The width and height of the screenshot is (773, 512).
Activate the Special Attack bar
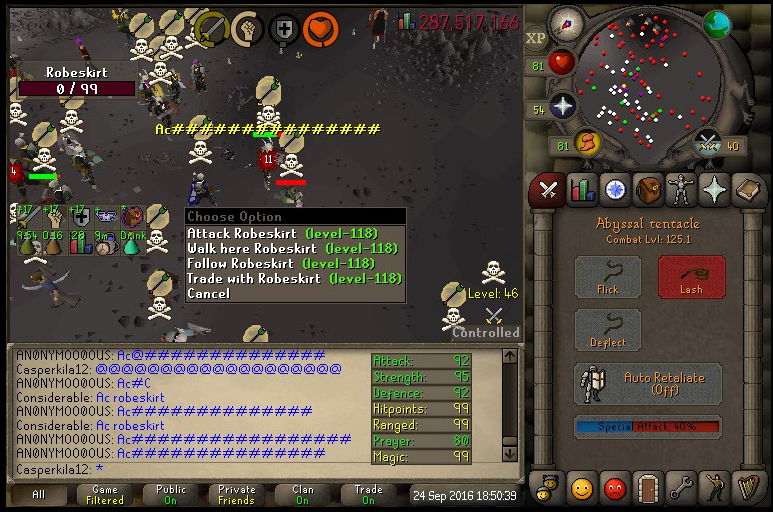tap(648, 427)
